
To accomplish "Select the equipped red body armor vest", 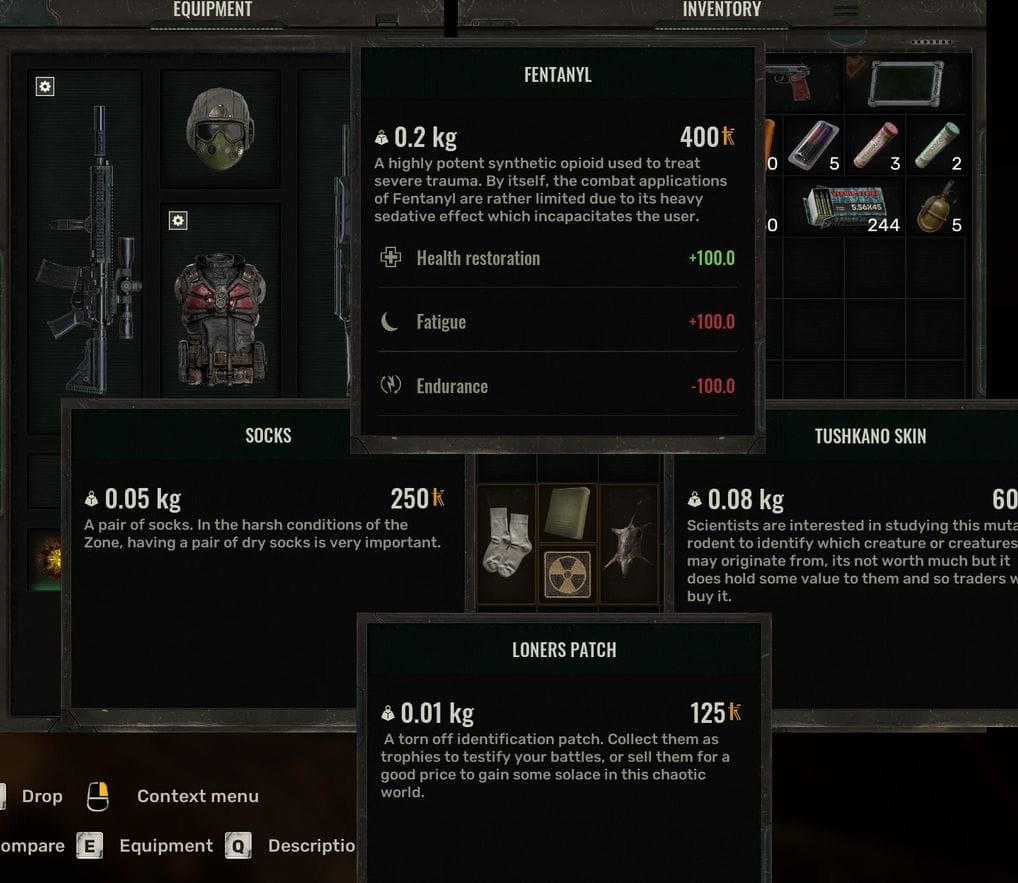I will pos(219,320).
